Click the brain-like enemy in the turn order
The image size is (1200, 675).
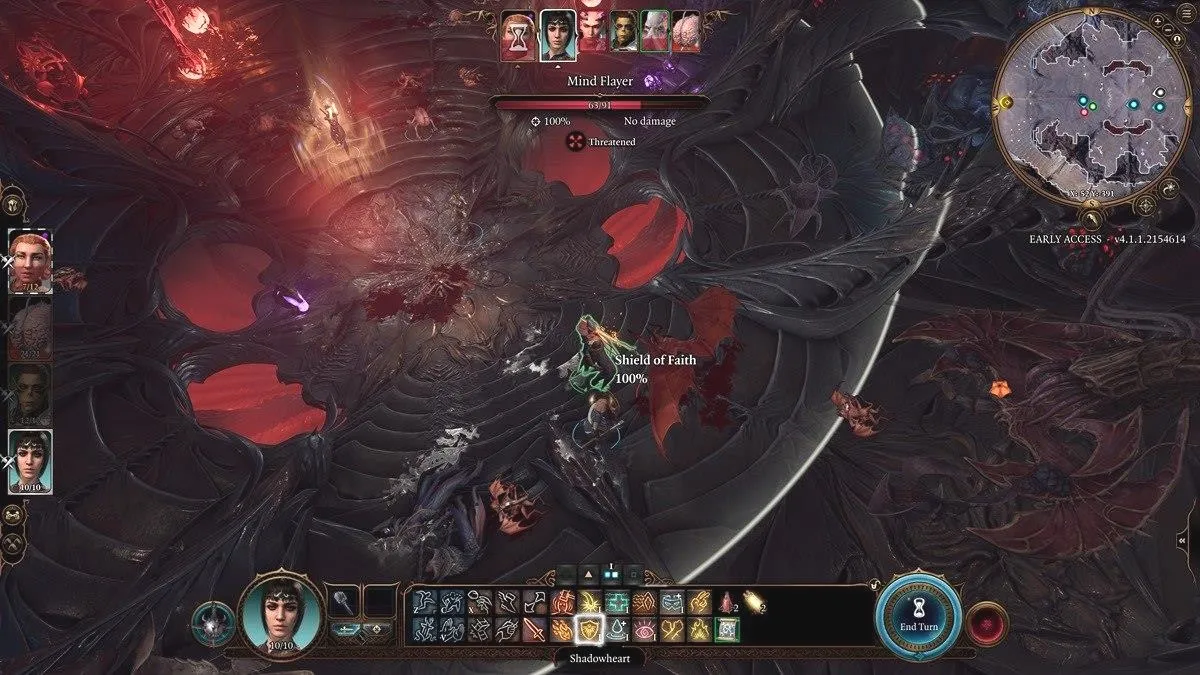(685, 37)
